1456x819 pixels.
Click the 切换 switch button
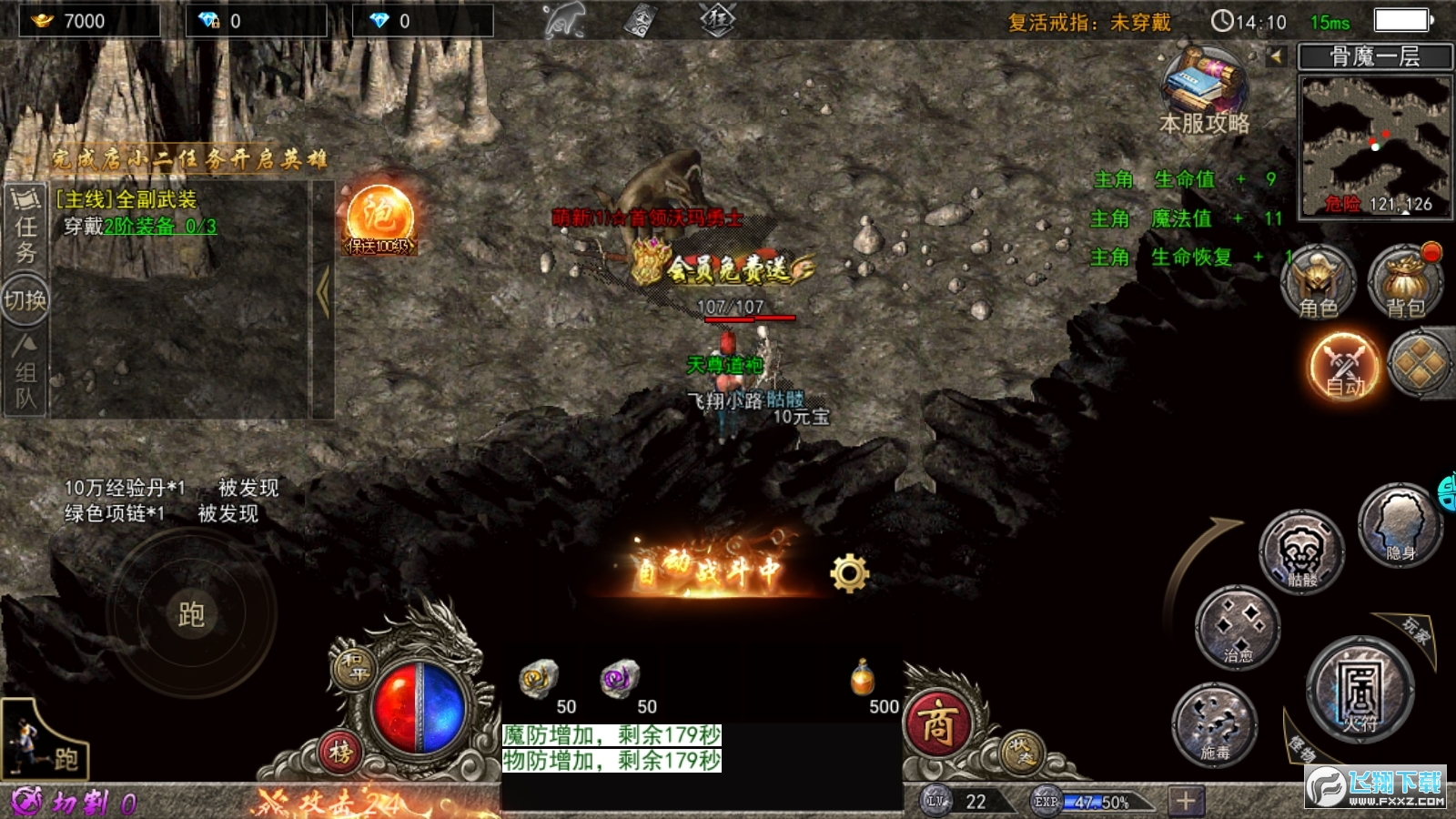coord(25,299)
